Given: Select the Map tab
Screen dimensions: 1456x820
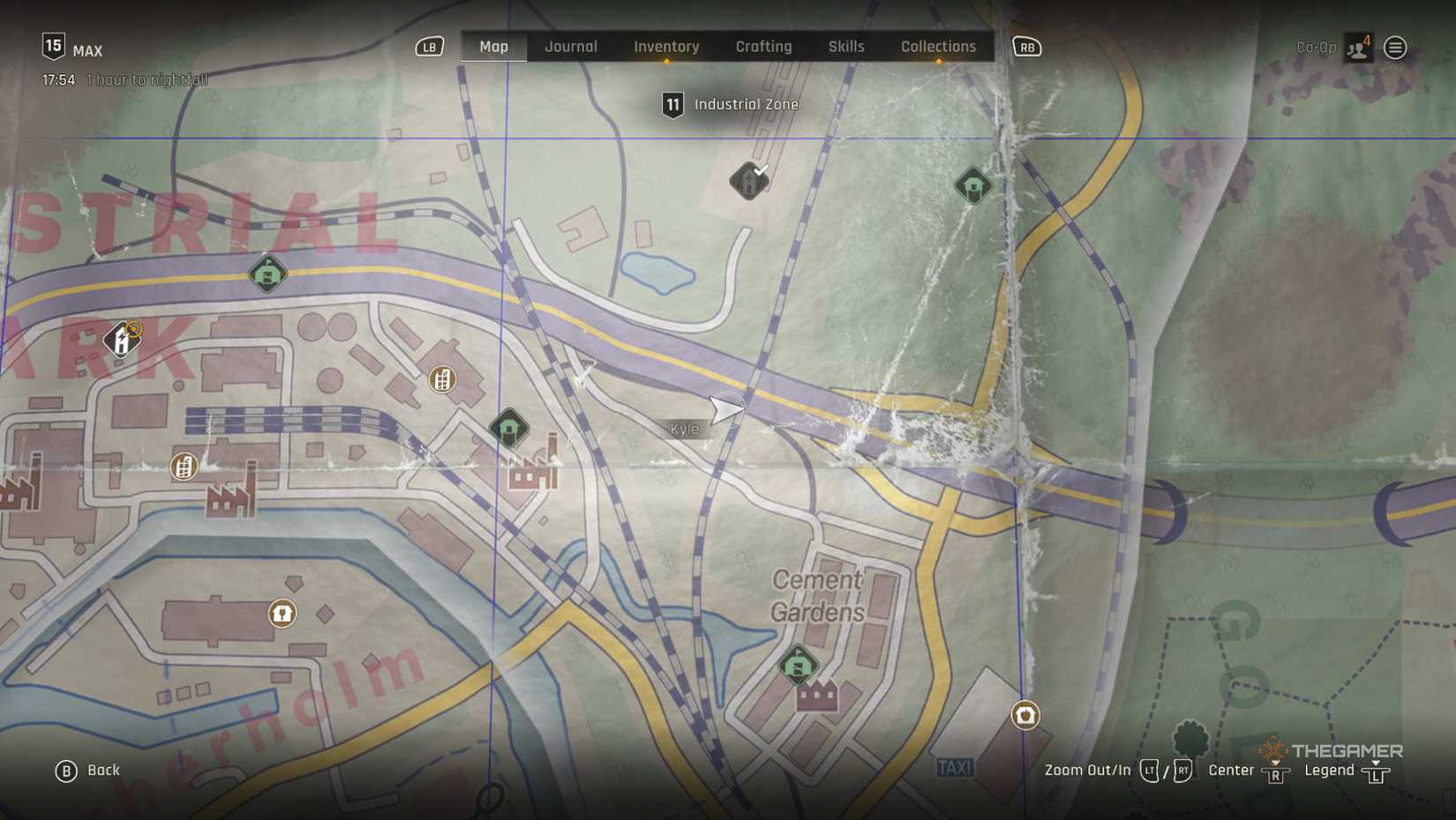Looking at the screenshot, I should 493,47.
